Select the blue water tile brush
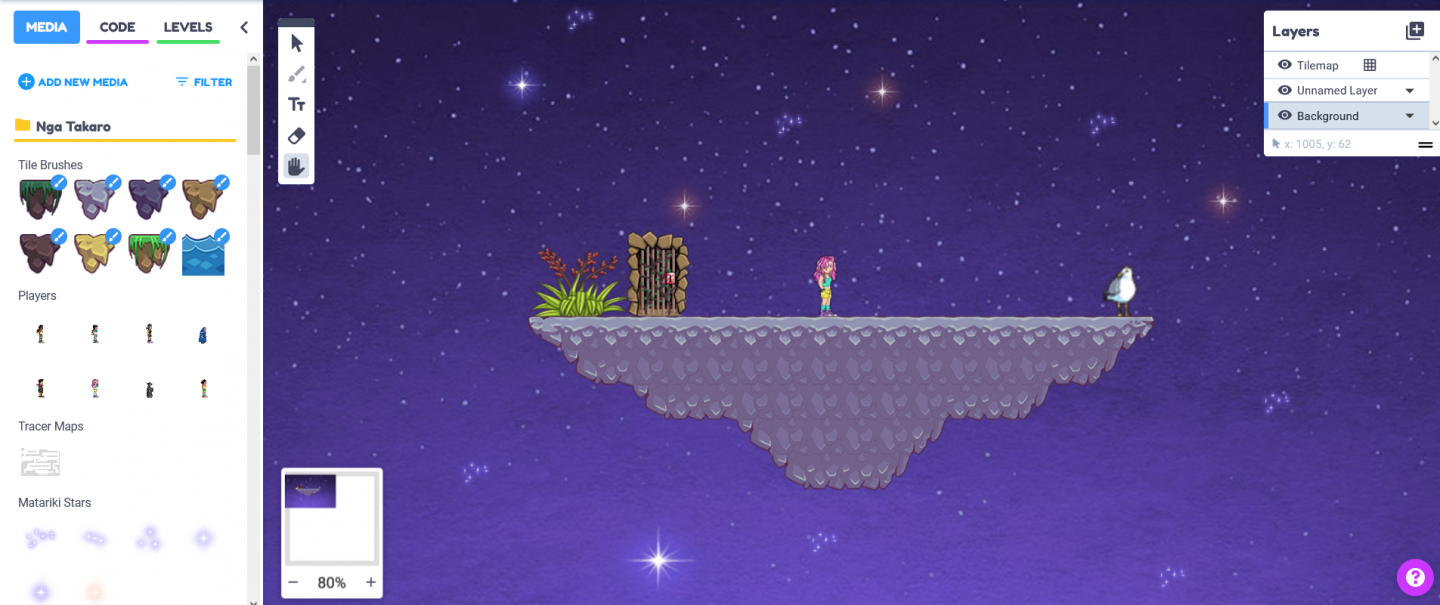 coord(203,254)
